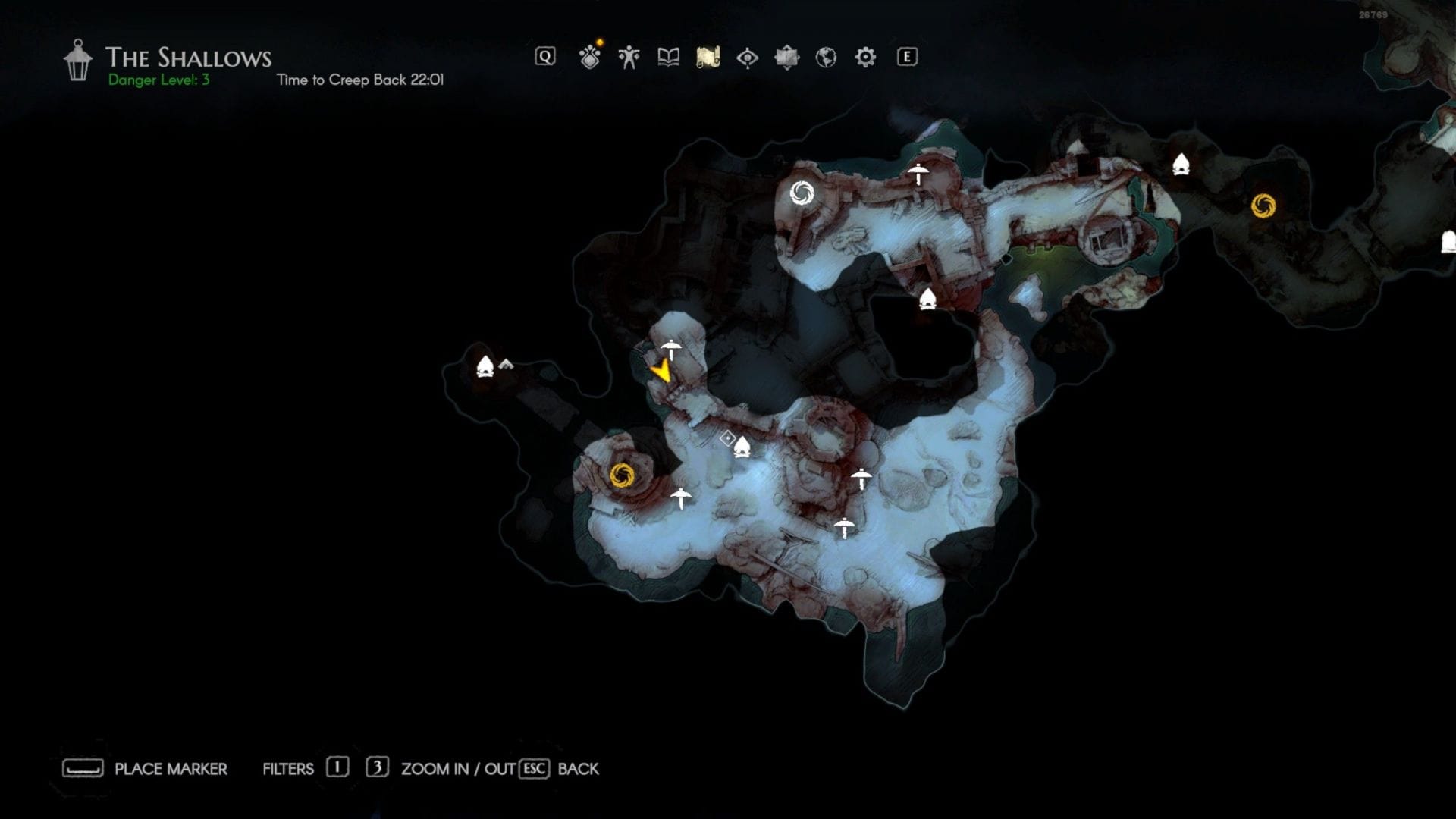Switch to the eye icon tab
The width and height of the screenshot is (1456, 819).
coord(747,58)
